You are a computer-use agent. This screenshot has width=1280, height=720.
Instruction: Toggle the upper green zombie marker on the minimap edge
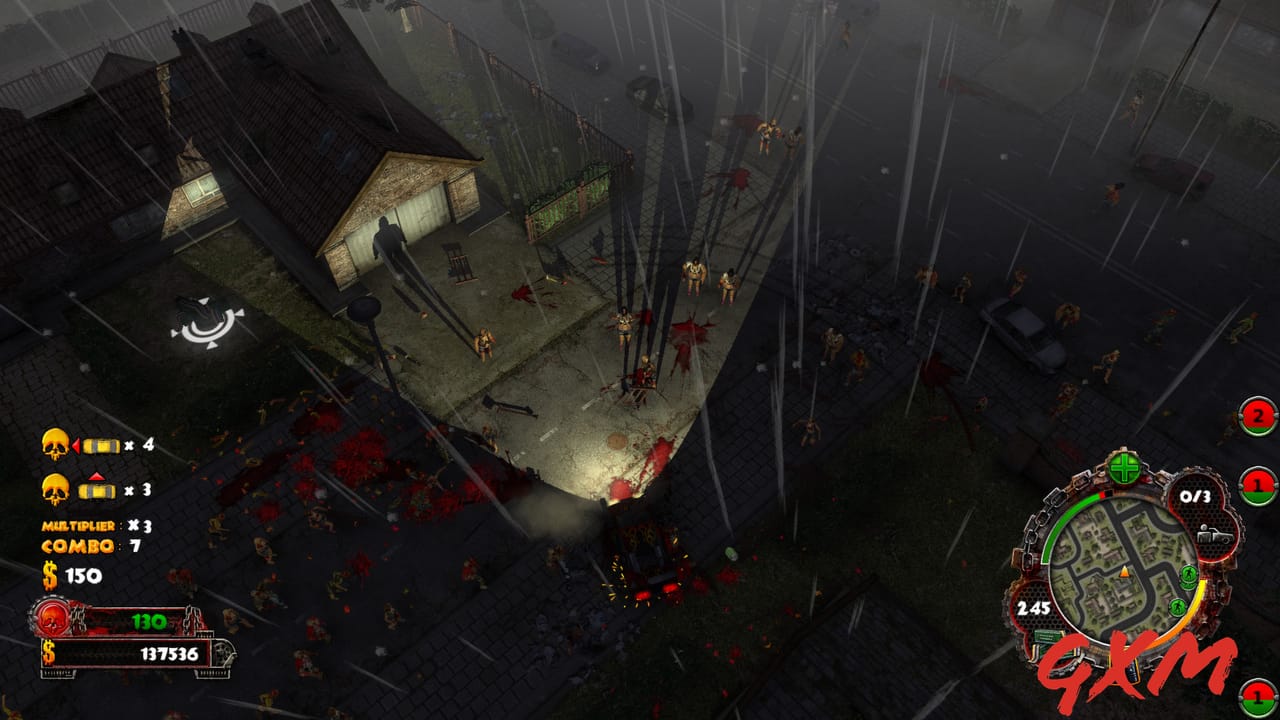pyautogui.click(x=1190, y=575)
